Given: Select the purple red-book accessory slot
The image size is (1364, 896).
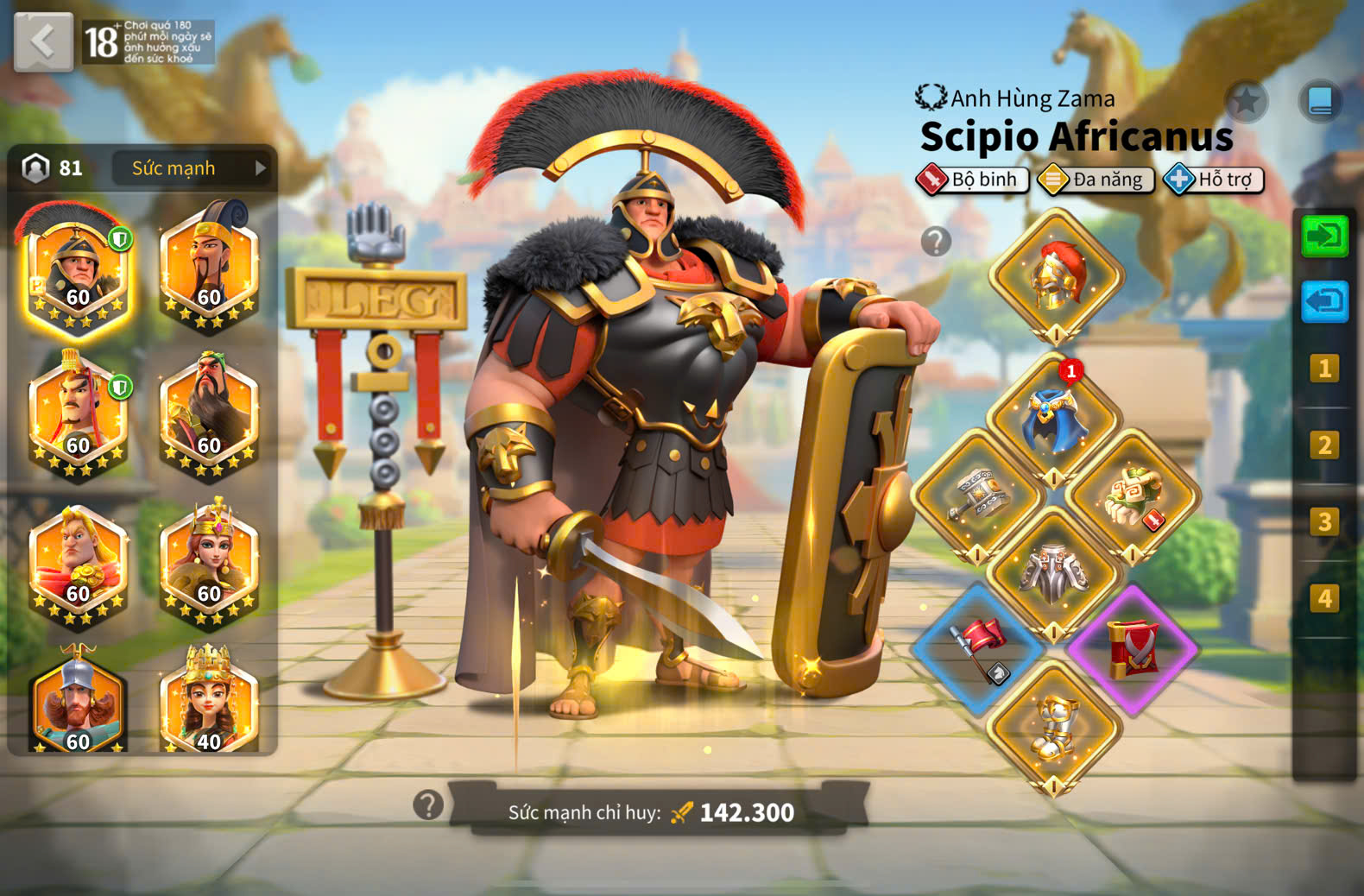Looking at the screenshot, I should [x=1132, y=649].
